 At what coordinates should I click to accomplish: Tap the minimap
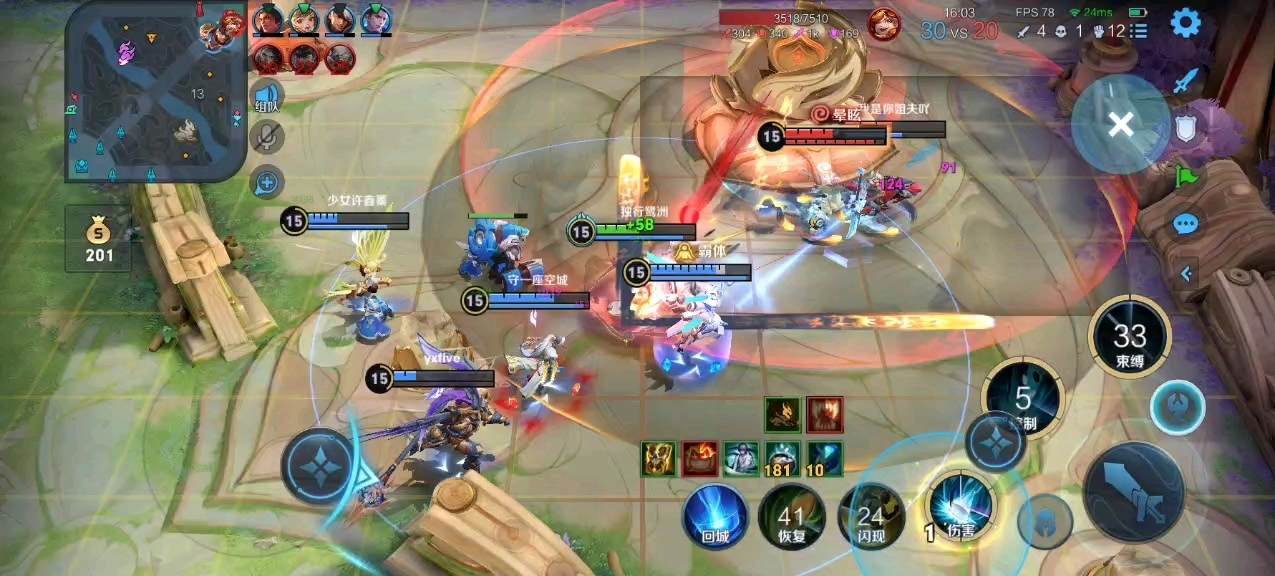[155, 90]
